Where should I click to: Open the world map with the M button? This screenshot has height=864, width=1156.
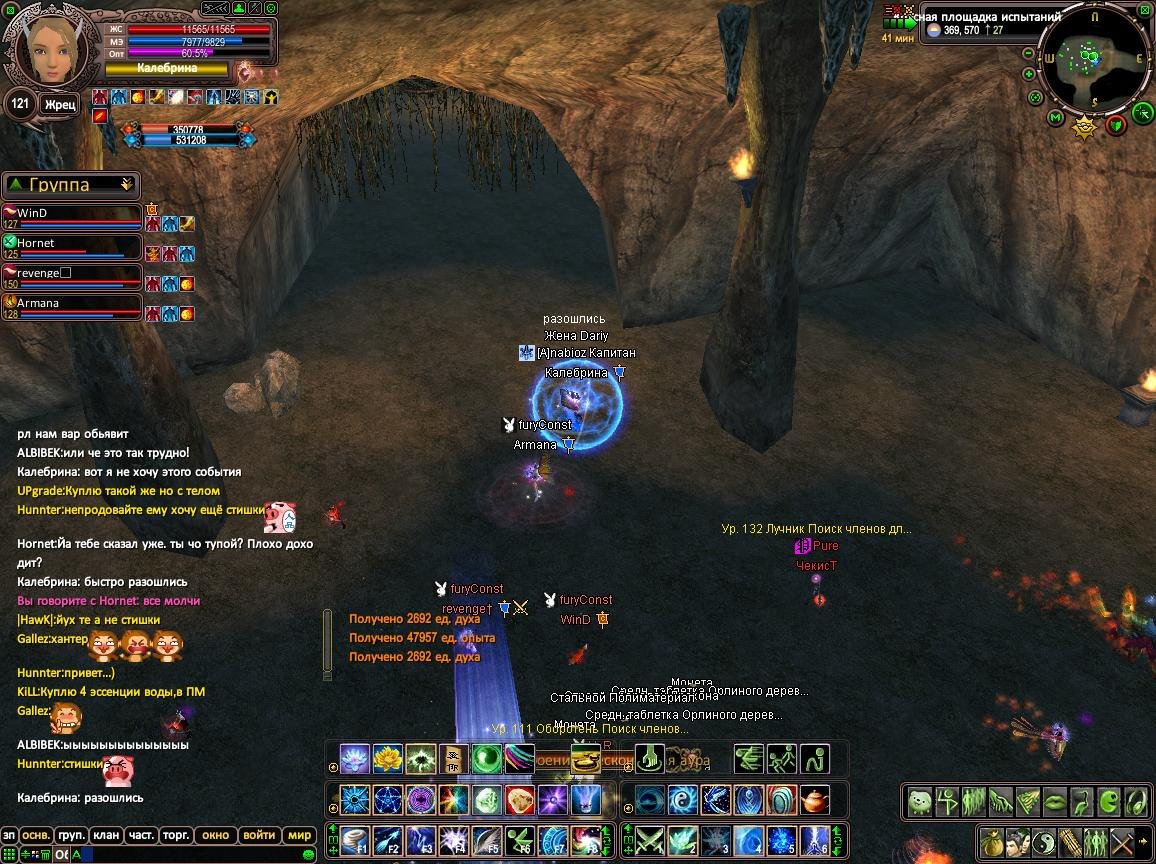1055,118
